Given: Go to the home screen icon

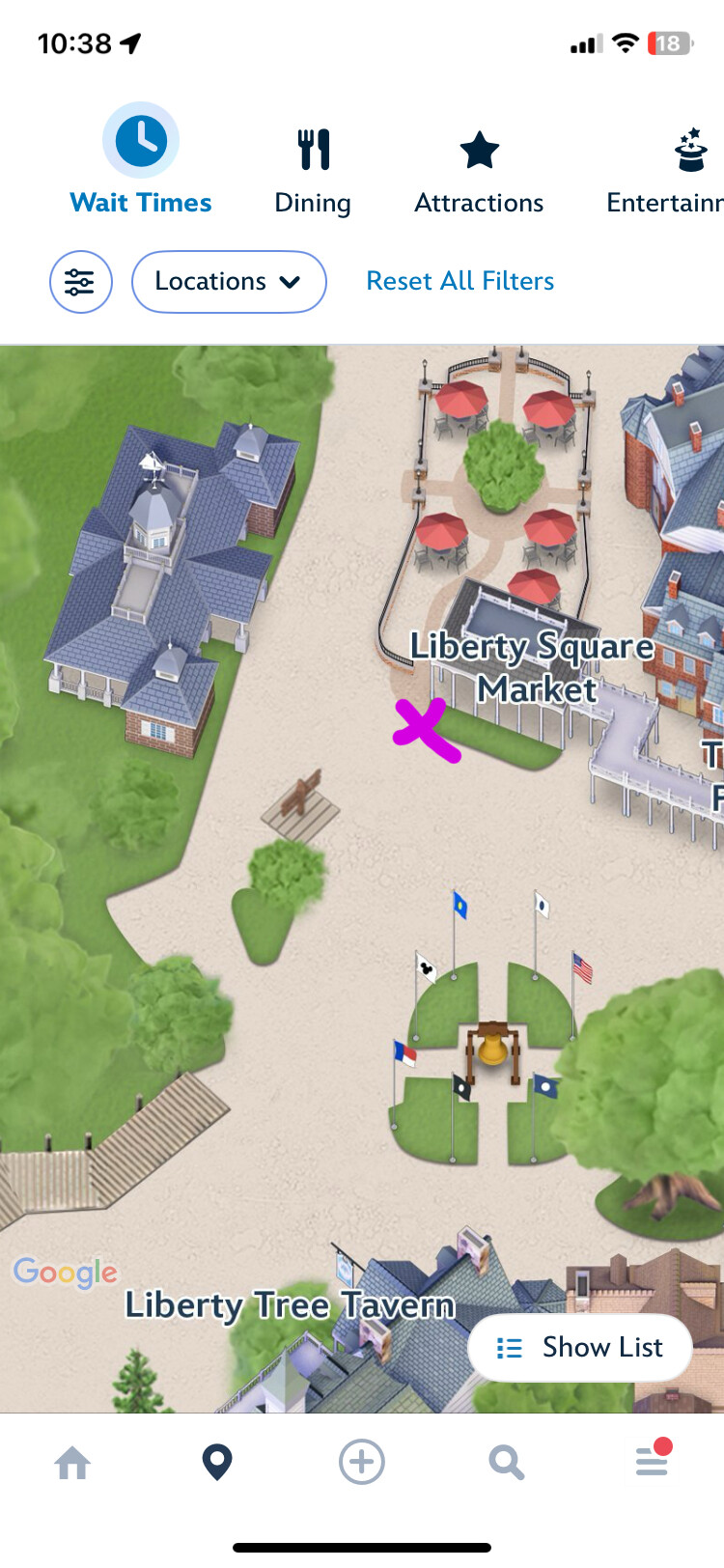Looking at the screenshot, I should [x=72, y=1463].
